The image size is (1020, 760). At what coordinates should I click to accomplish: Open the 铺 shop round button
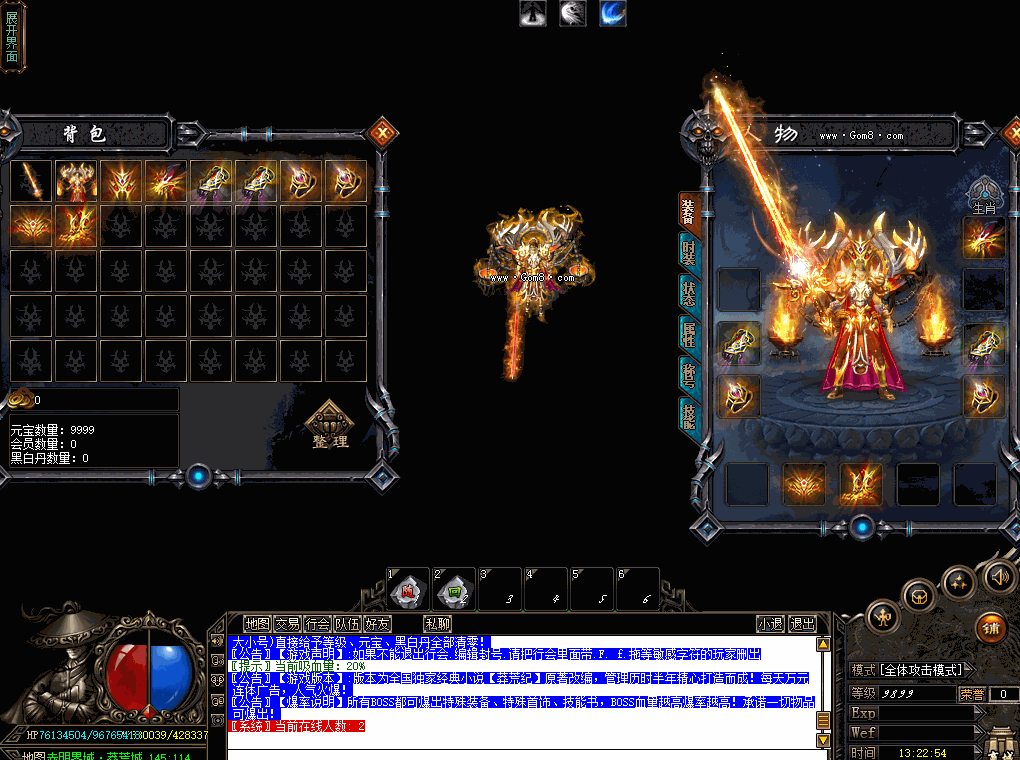pyautogui.click(x=990, y=625)
